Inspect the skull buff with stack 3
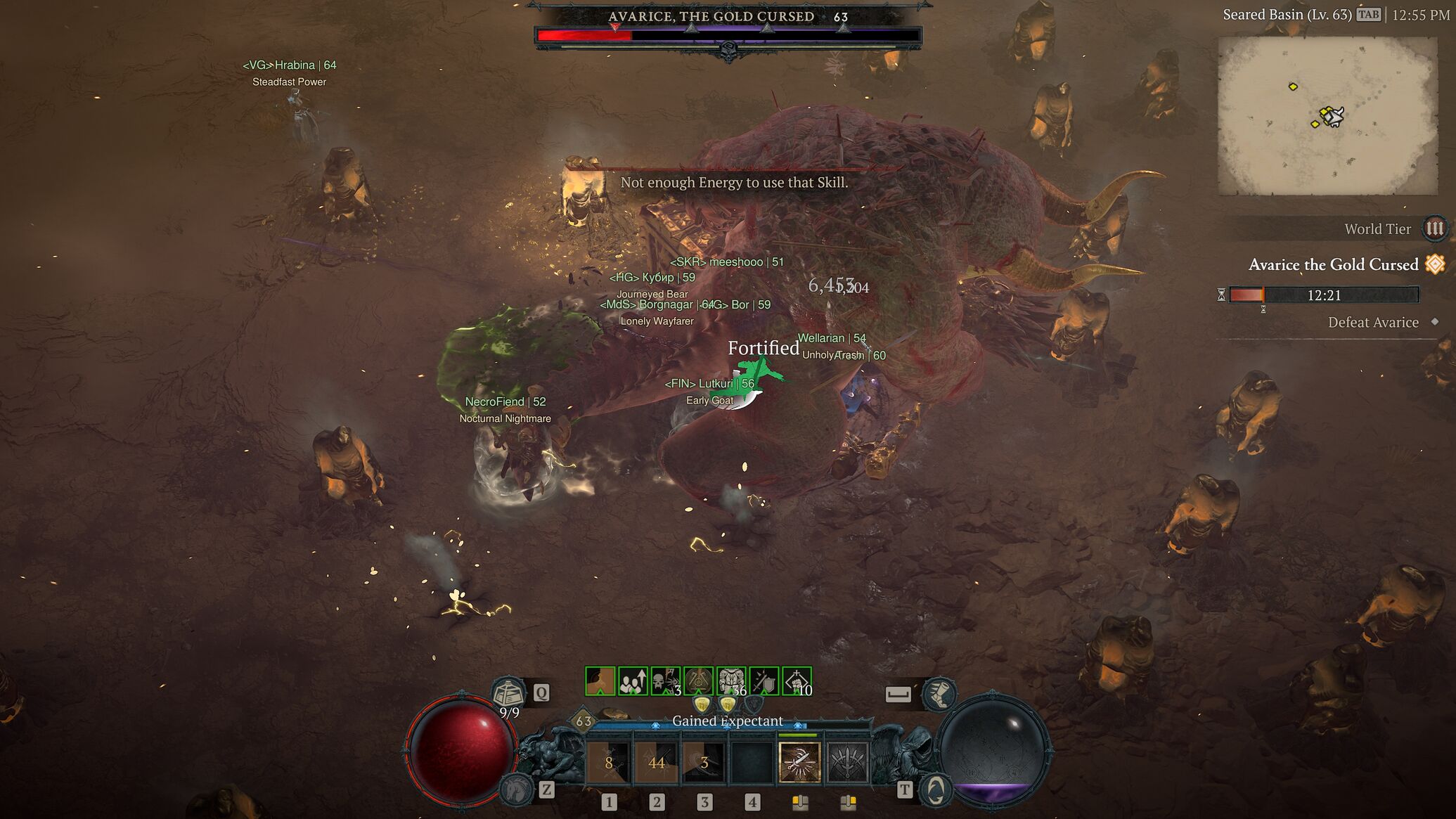 coord(665,681)
